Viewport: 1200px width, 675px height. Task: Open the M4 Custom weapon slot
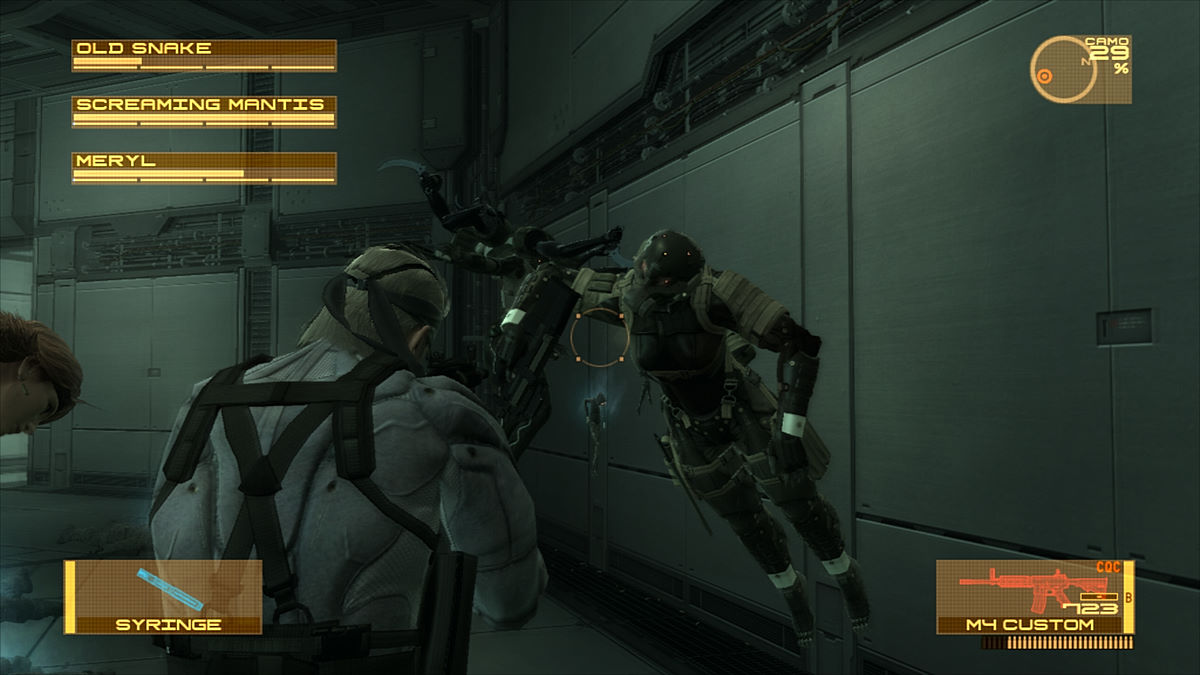(x=1034, y=596)
